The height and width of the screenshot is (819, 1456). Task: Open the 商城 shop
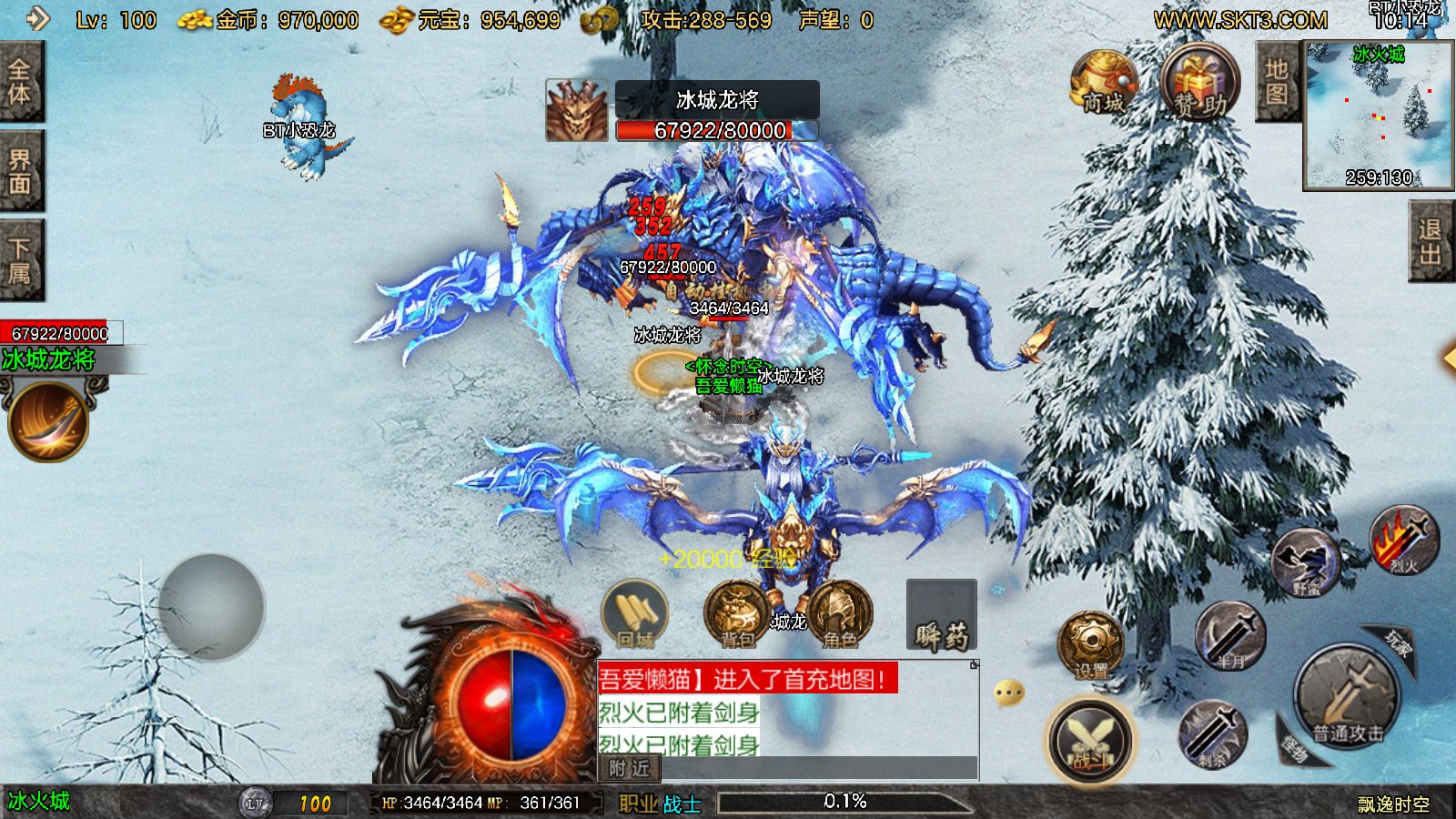point(1103,84)
